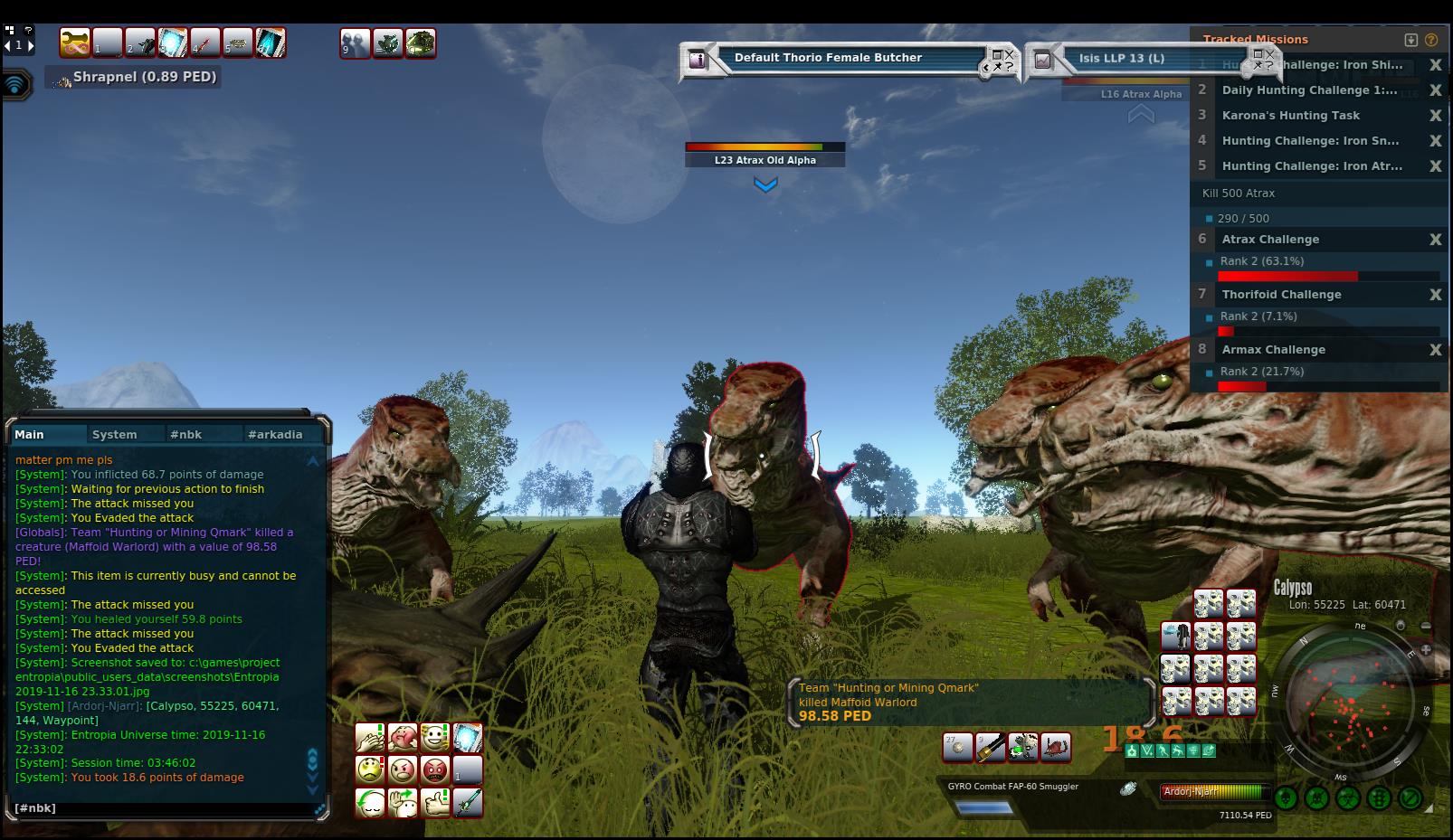This screenshot has width=1453, height=840.
Task: Remove Karona's Hunting Task from tracker
Action: click(1435, 116)
